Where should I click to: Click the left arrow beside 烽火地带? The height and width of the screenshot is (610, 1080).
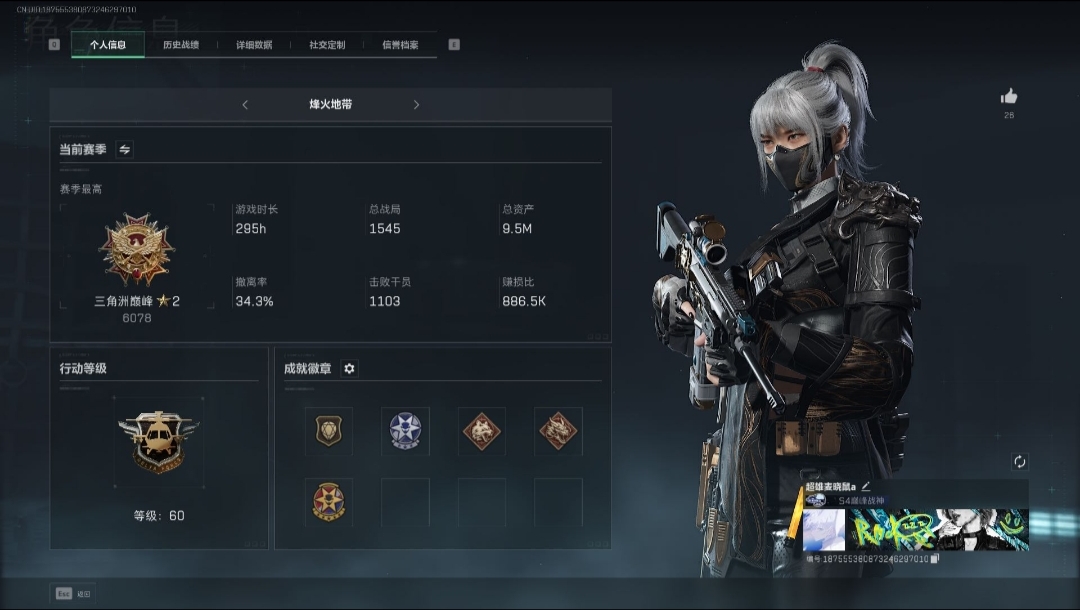[245, 105]
